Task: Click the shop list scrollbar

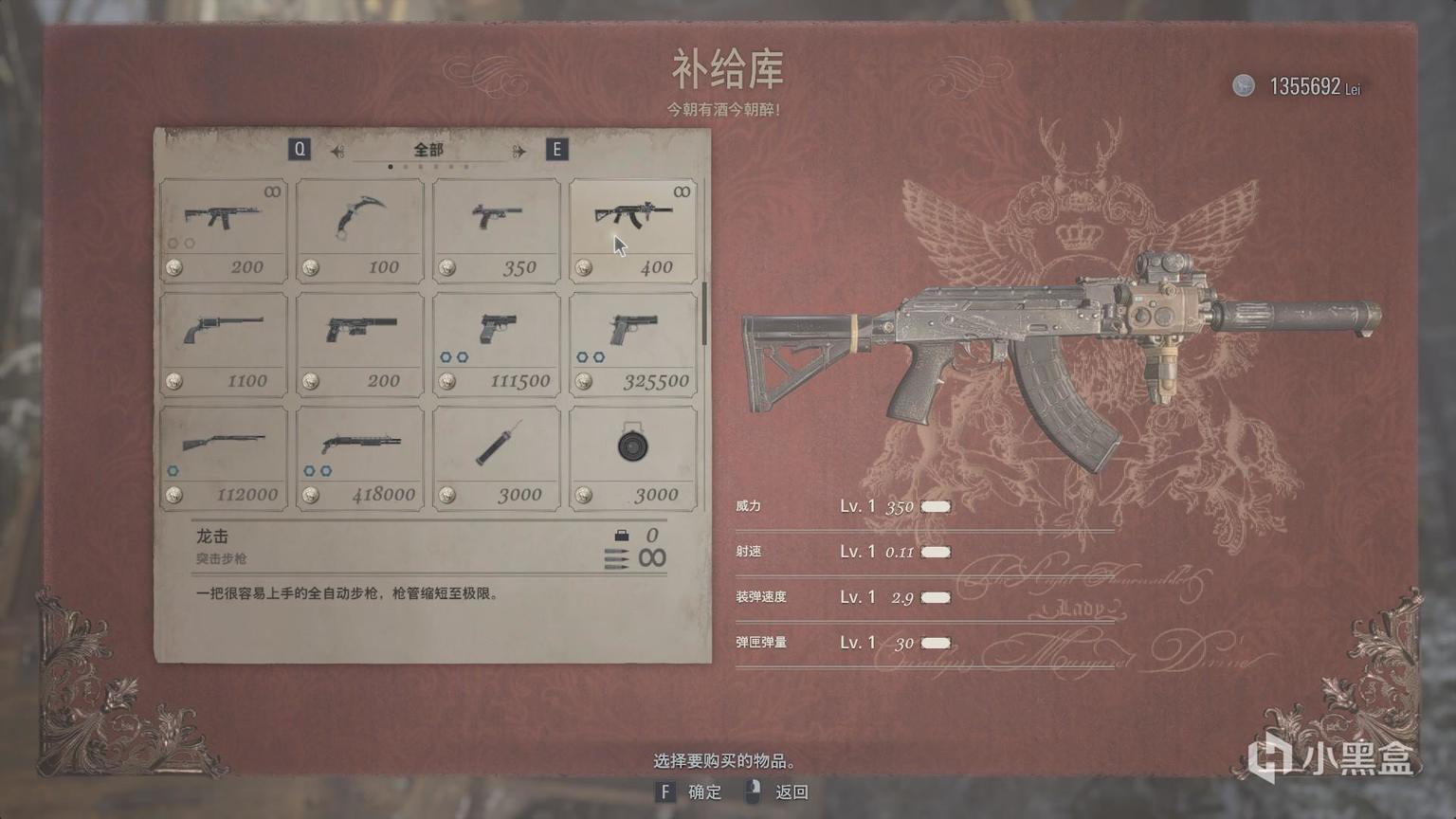Action: [x=704, y=314]
